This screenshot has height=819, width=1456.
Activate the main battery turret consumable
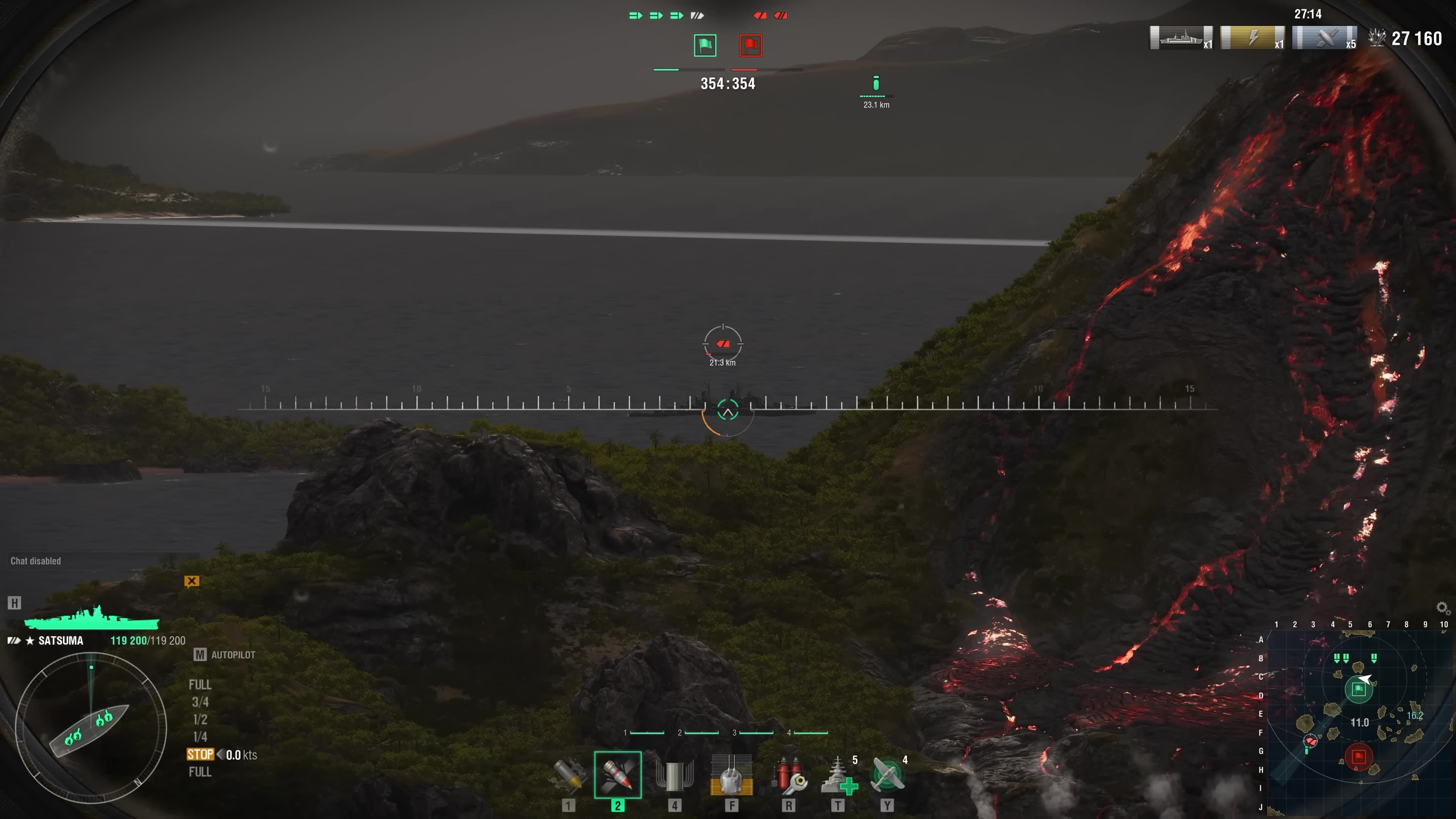click(731, 775)
